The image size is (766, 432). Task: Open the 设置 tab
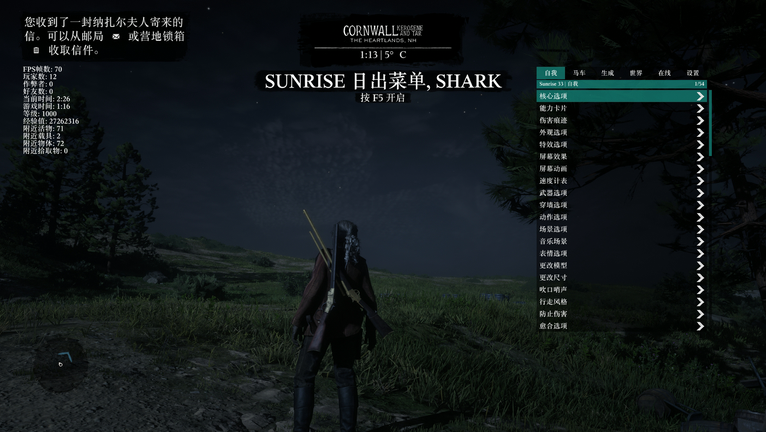click(693, 73)
